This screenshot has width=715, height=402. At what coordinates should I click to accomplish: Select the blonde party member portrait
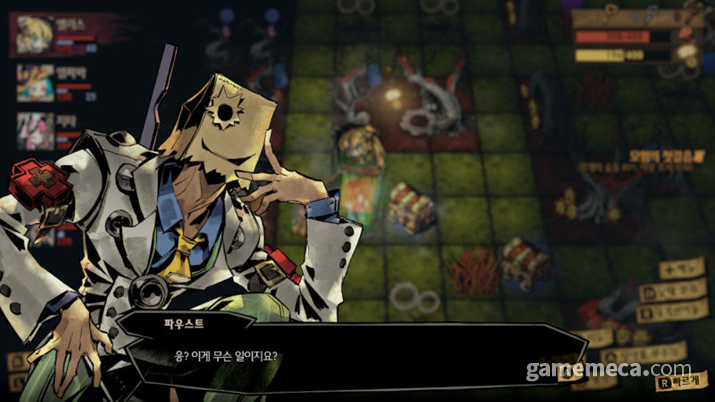[33, 34]
